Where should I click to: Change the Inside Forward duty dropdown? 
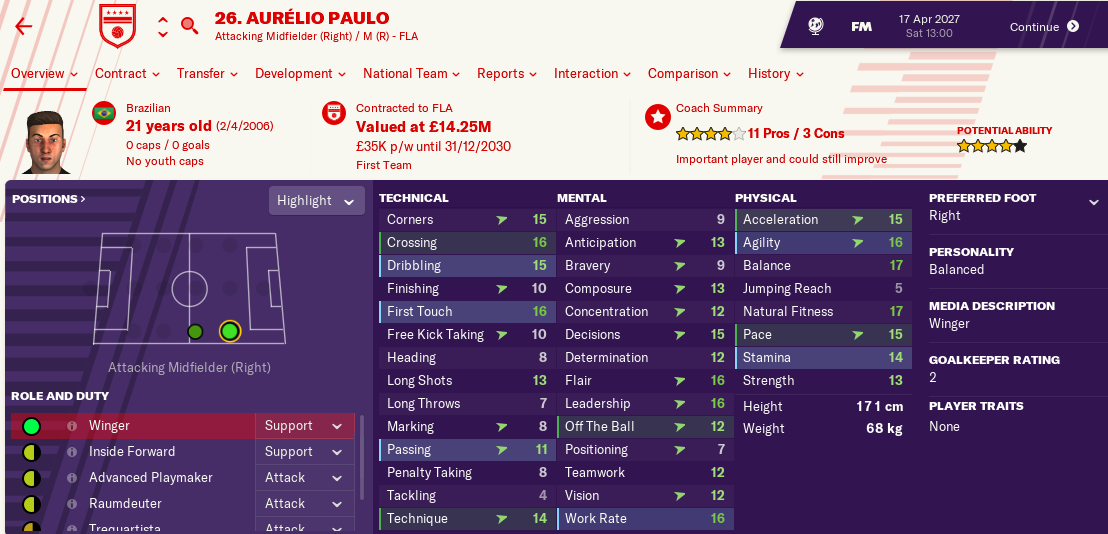(304, 452)
